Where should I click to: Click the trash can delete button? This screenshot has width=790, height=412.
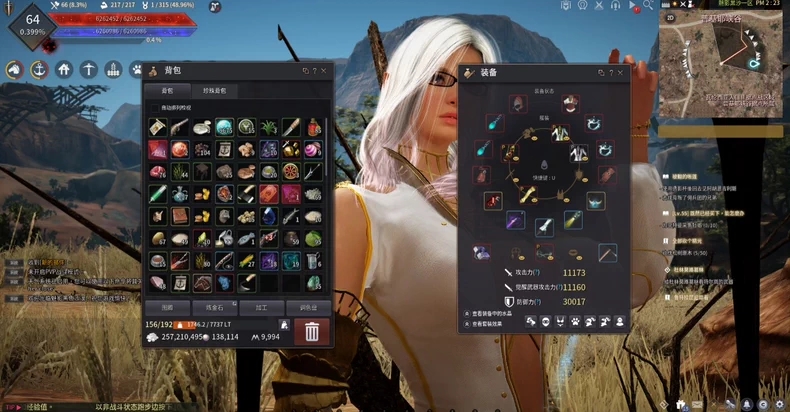[312, 331]
